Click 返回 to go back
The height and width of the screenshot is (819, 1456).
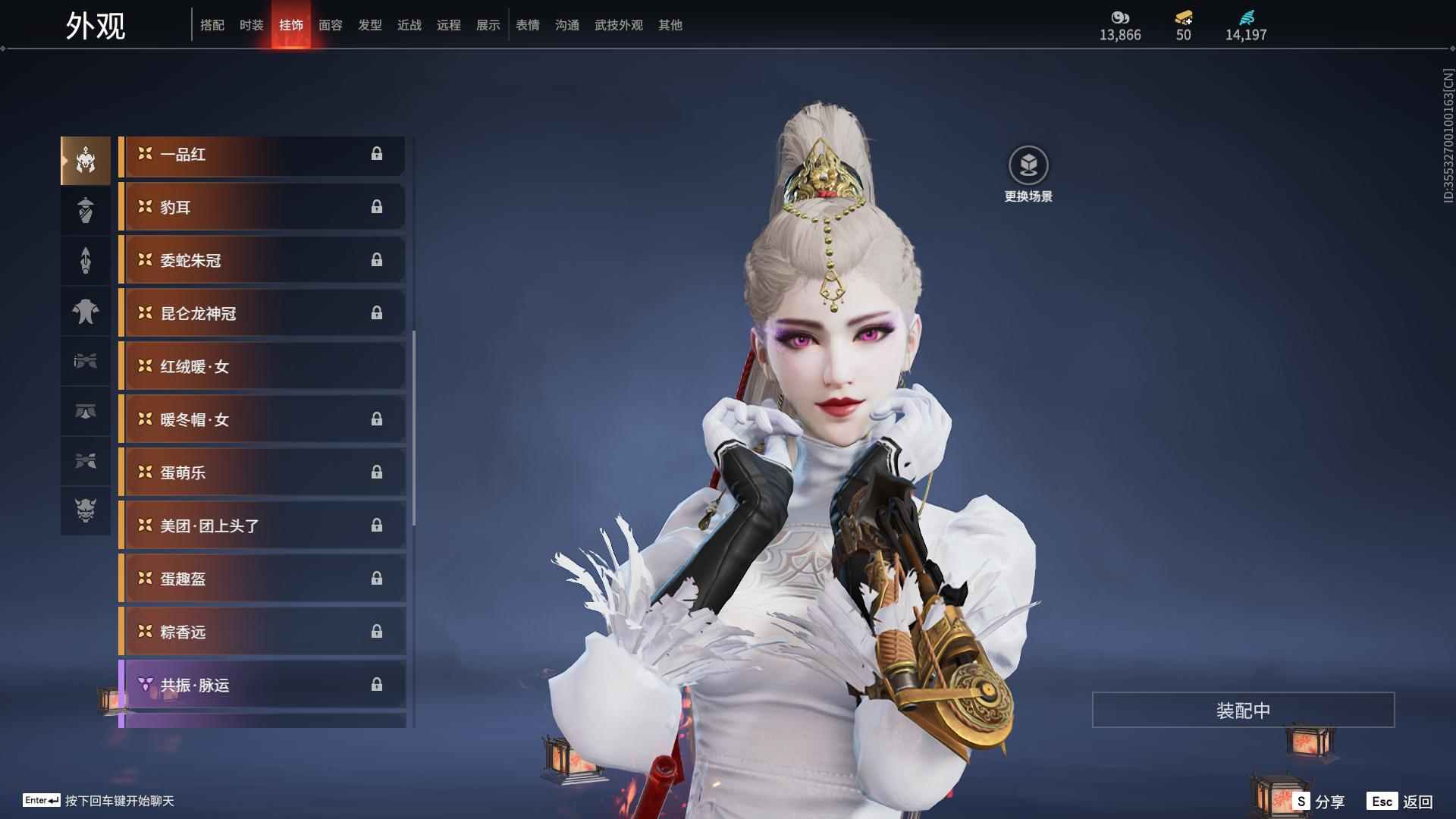1400,801
